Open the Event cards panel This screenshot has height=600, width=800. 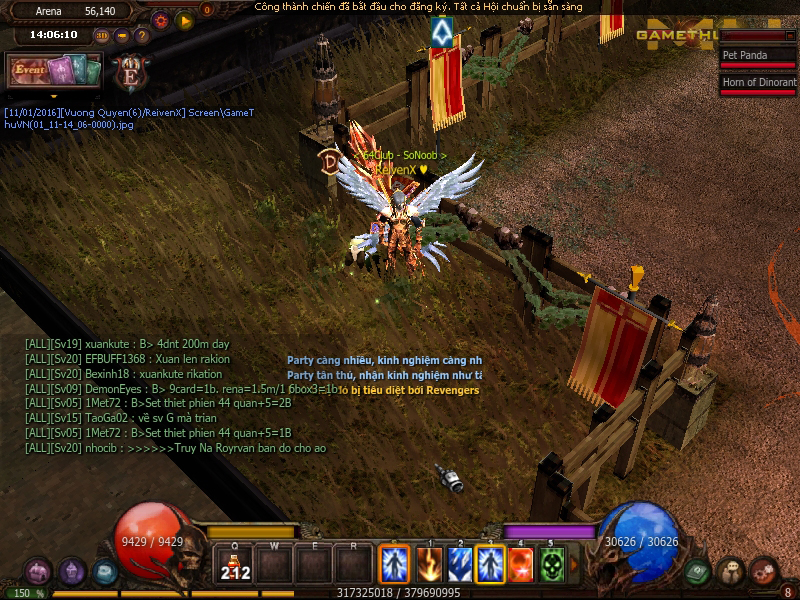pyautogui.click(x=55, y=71)
